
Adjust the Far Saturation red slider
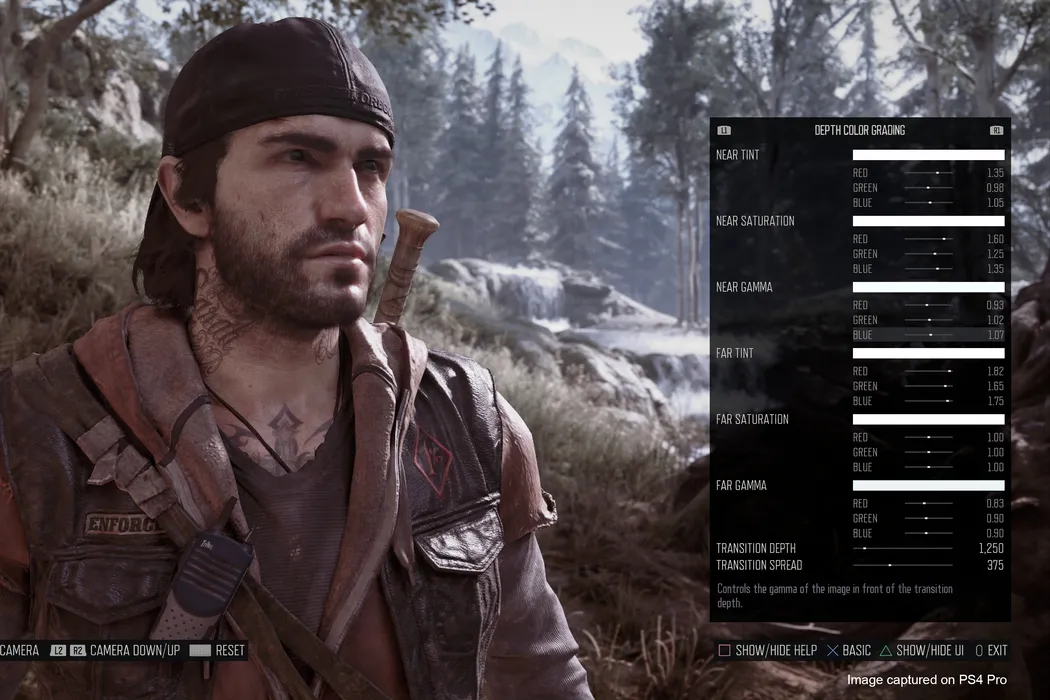tap(928, 437)
